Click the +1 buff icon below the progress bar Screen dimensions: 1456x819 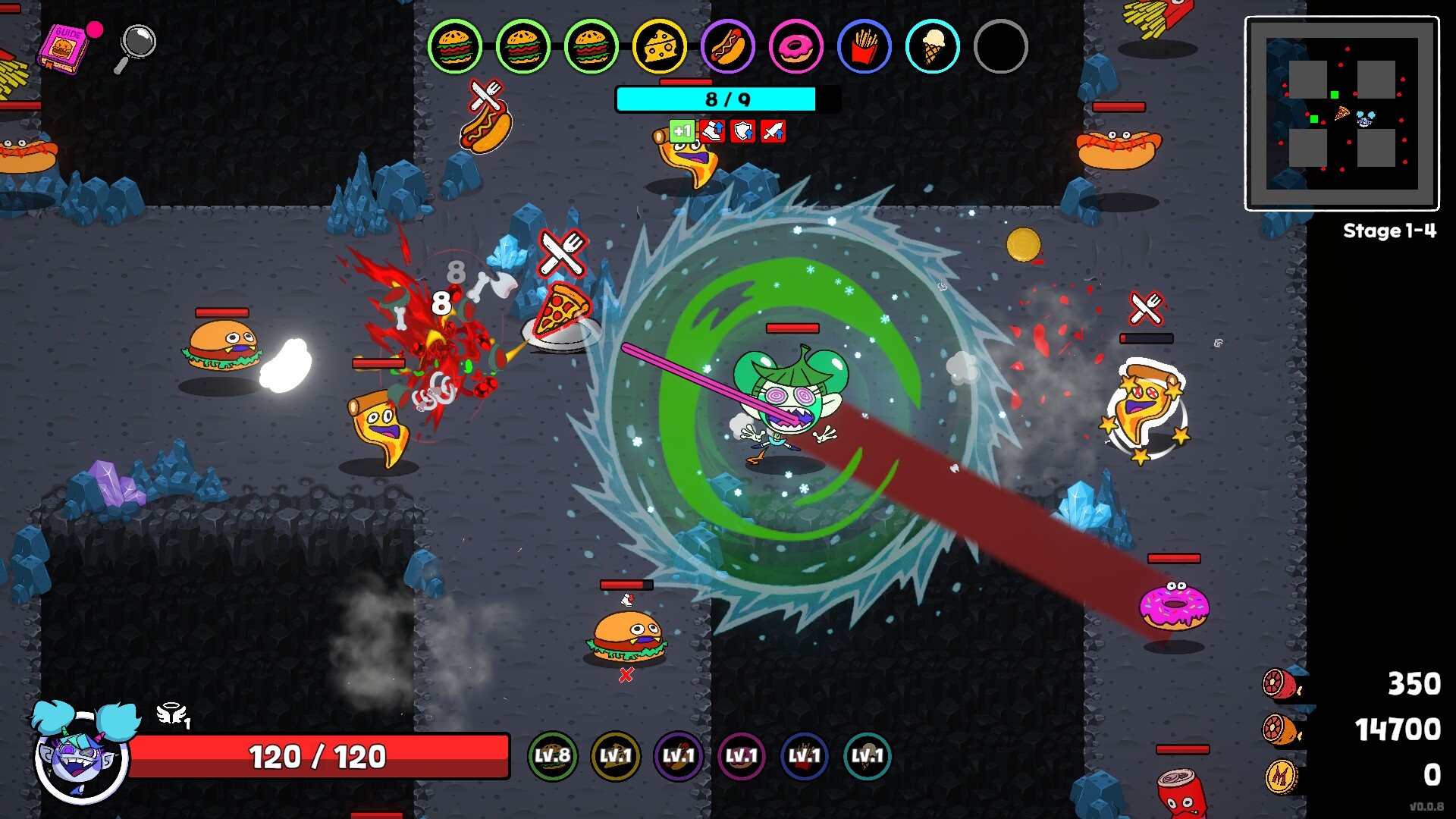[681, 131]
